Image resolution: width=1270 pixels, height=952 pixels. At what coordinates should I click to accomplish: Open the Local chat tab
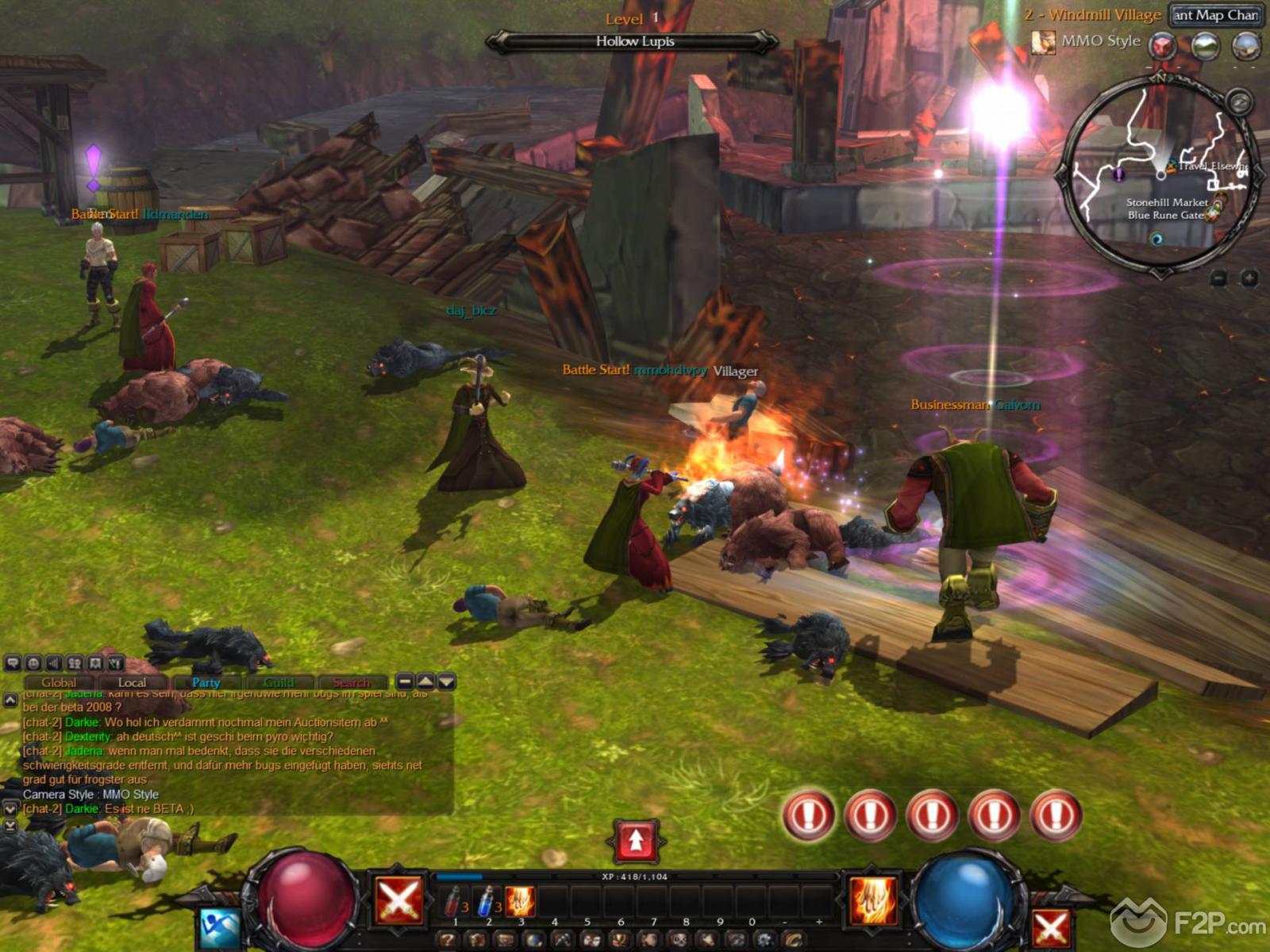click(132, 682)
